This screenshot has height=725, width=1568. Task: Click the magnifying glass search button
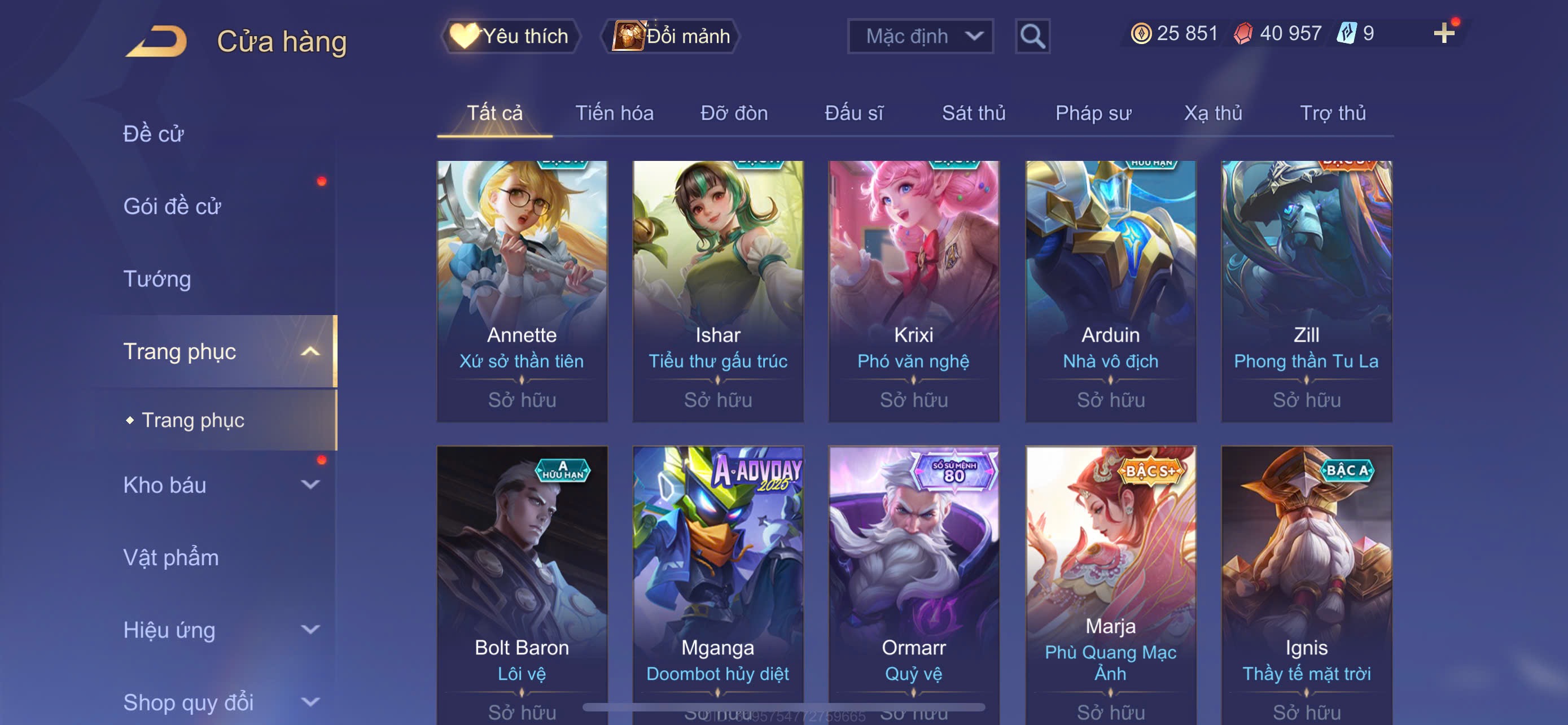pos(1032,36)
